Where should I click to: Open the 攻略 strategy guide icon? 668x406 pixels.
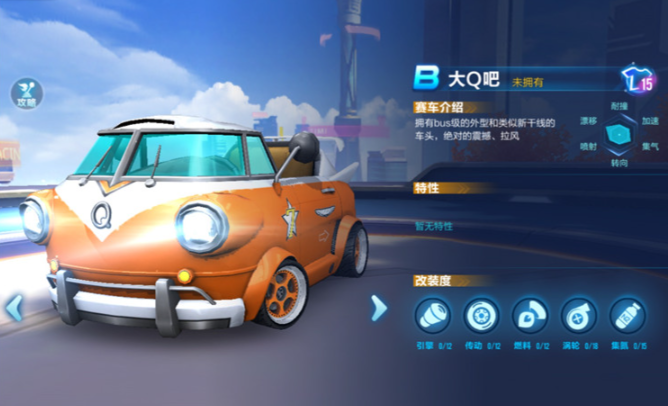point(27,92)
